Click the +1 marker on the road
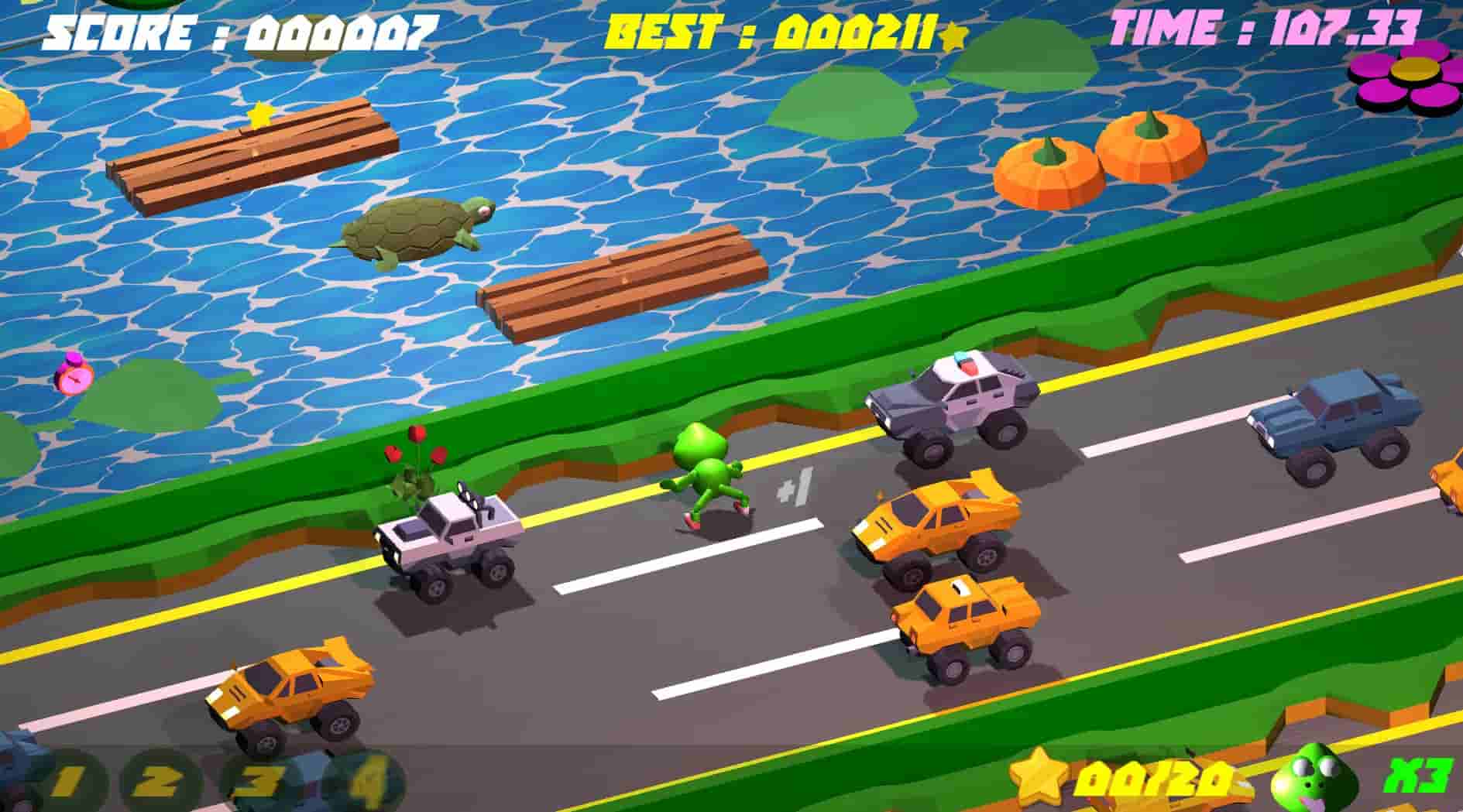This screenshot has width=1463, height=812. [795, 488]
